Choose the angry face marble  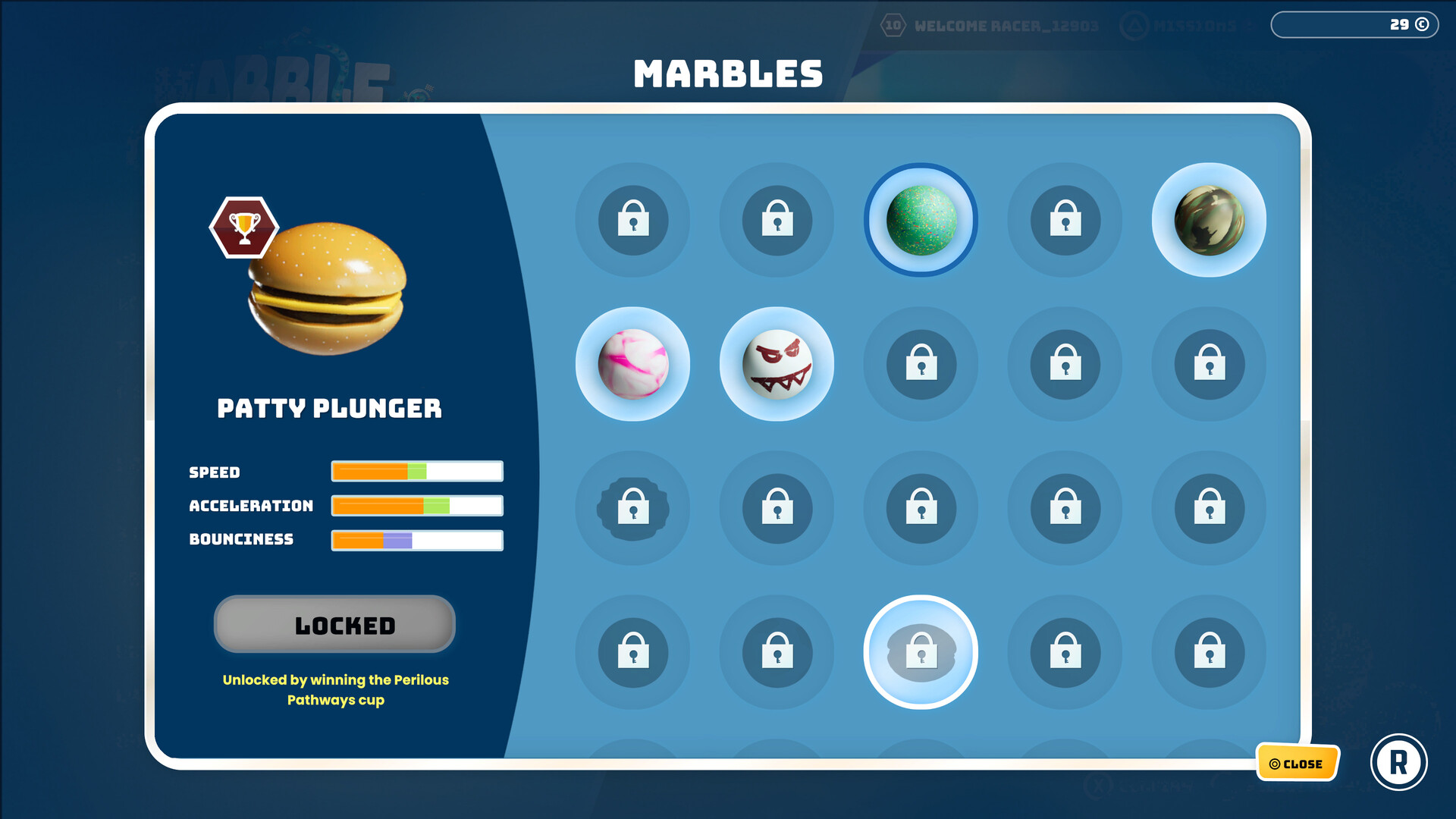click(777, 364)
